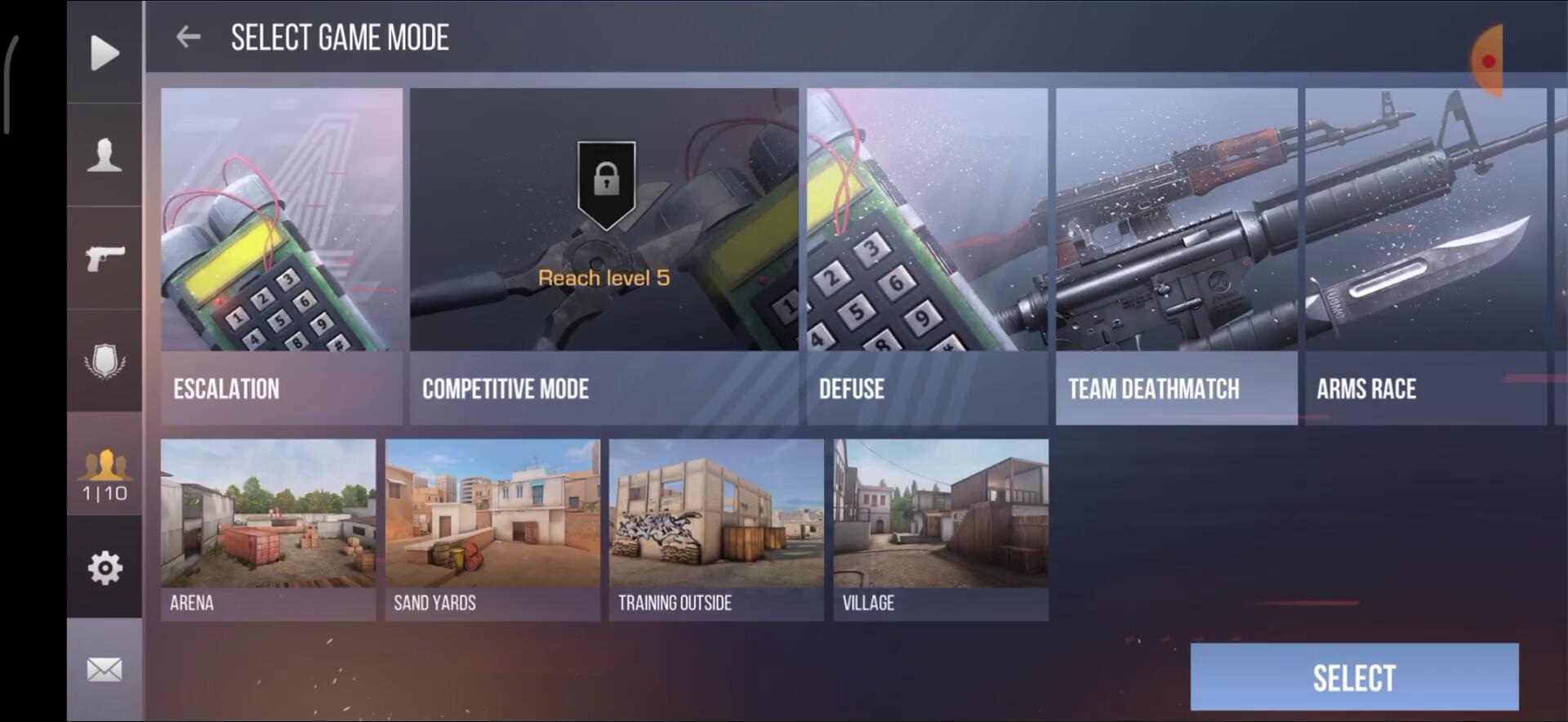Select the Arena map
The width and height of the screenshot is (1568, 722).
click(268, 529)
